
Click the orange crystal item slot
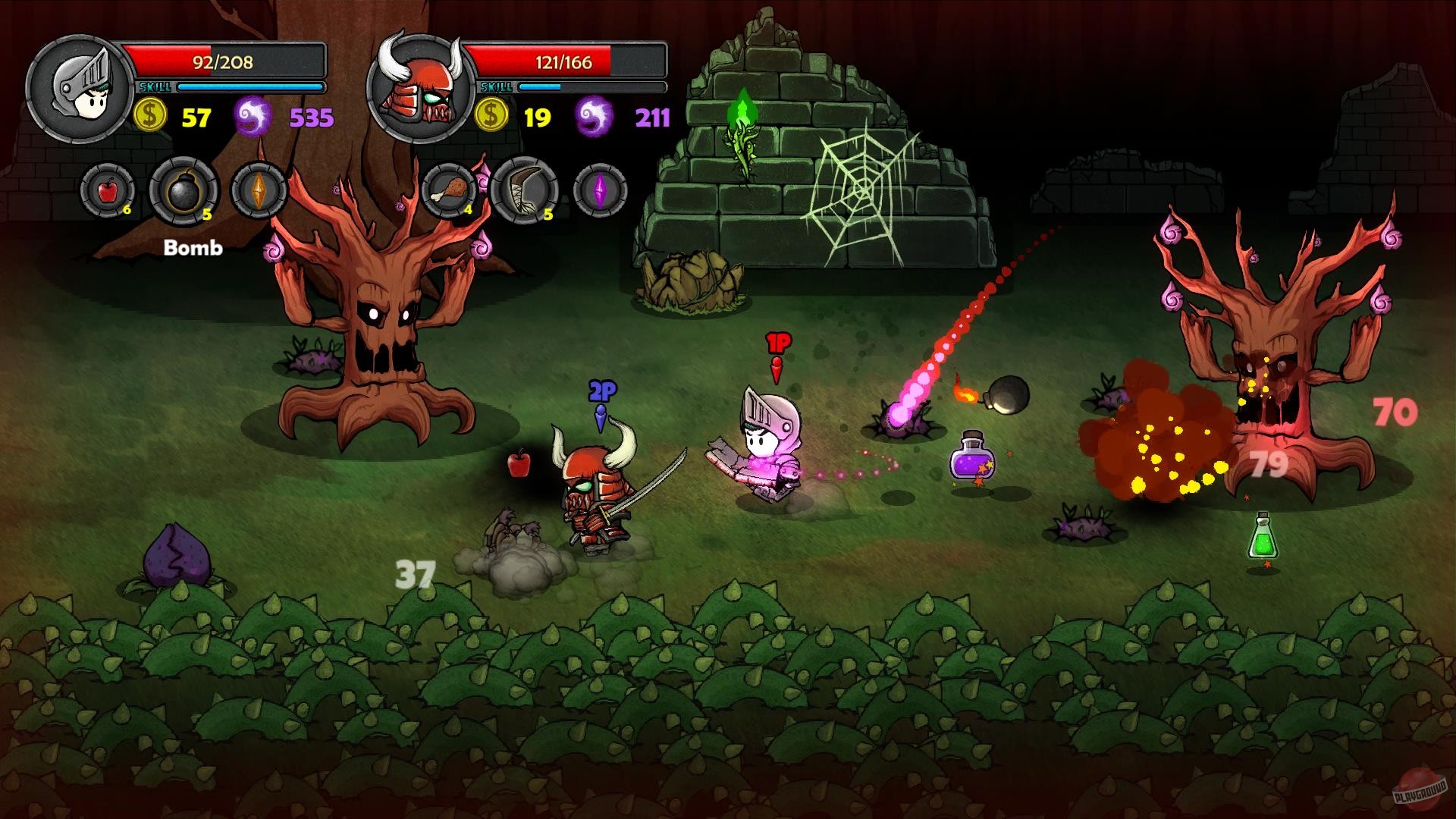pyautogui.click(x=259, y=190)
